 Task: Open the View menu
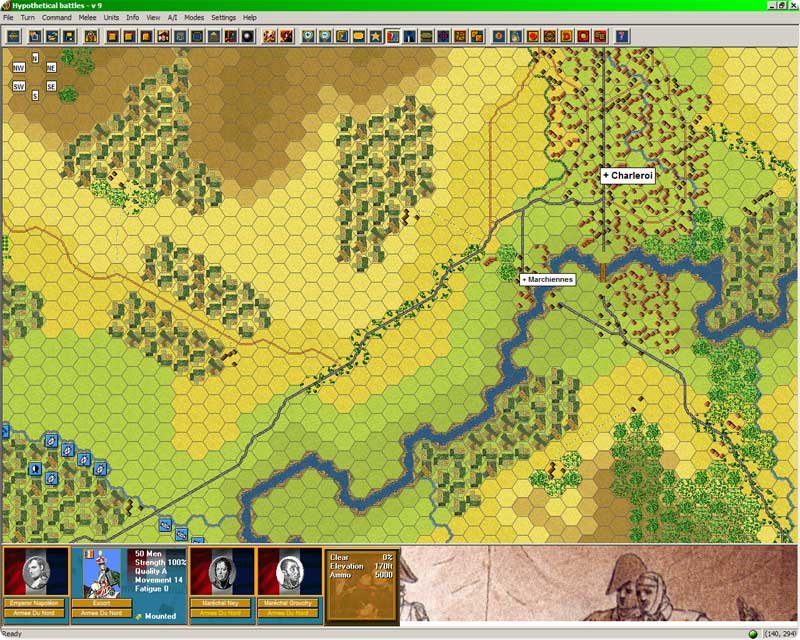[153, 18]
